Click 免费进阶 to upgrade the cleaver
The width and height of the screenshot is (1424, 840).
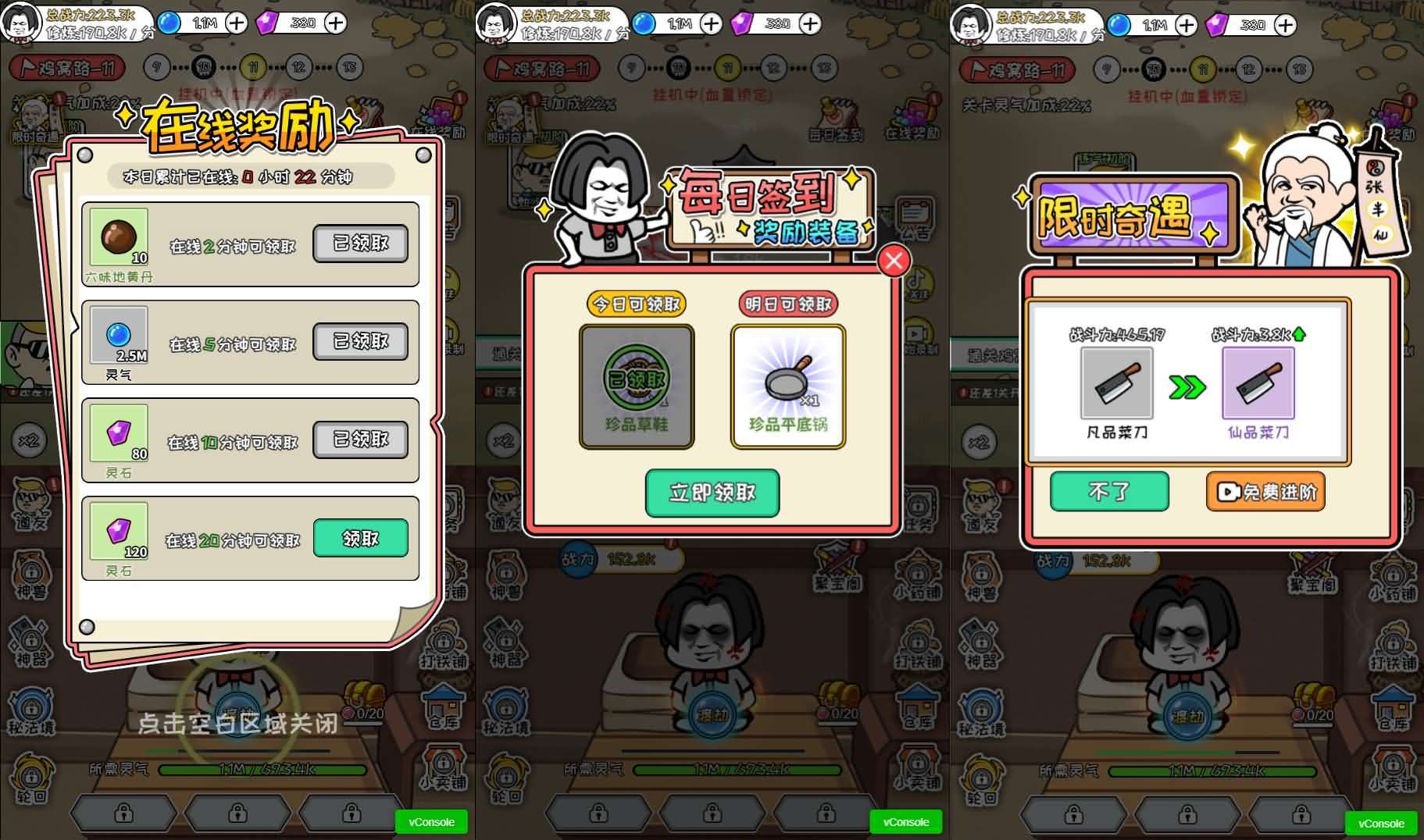1265,492
